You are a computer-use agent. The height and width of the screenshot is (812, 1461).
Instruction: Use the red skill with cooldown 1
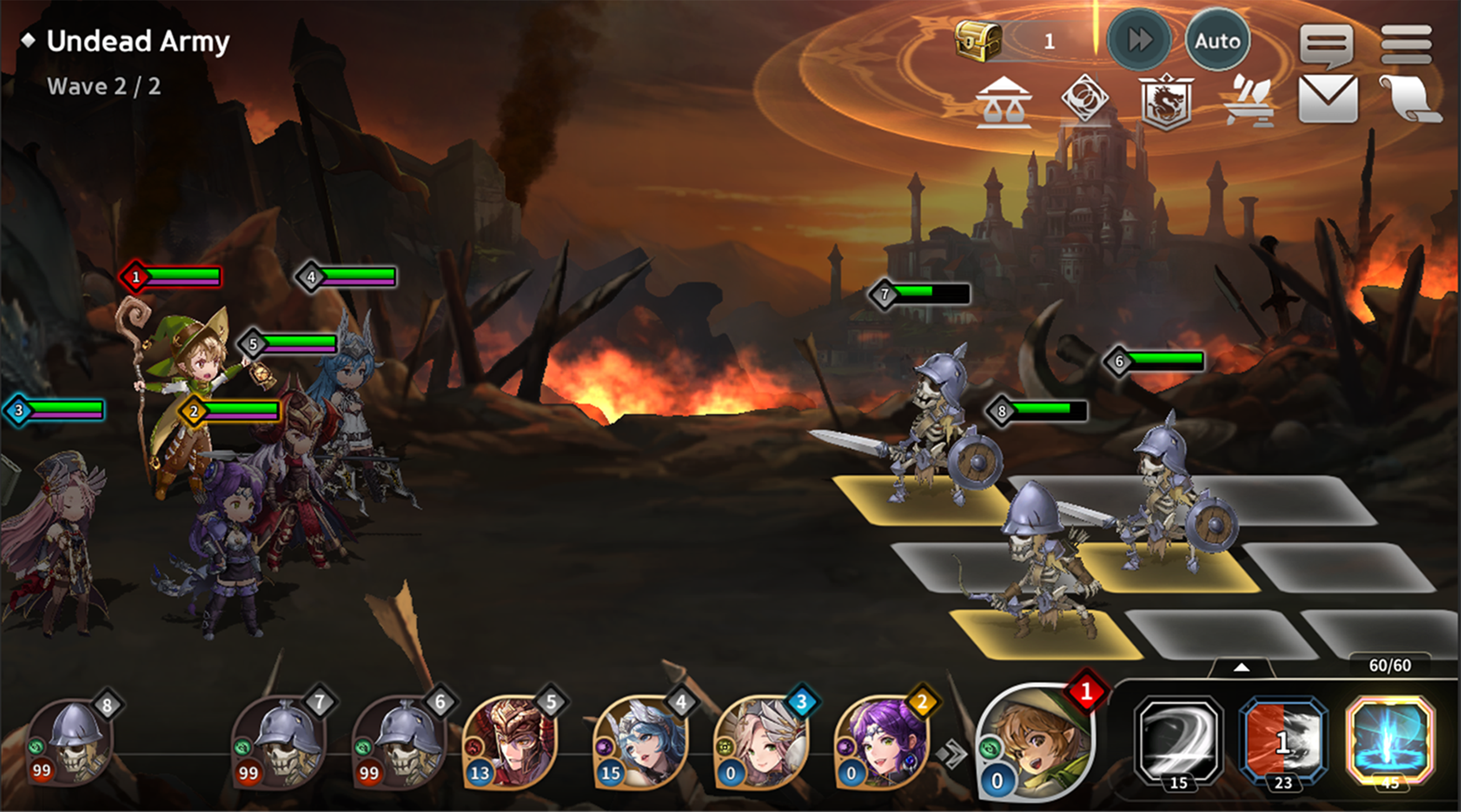1283,741
